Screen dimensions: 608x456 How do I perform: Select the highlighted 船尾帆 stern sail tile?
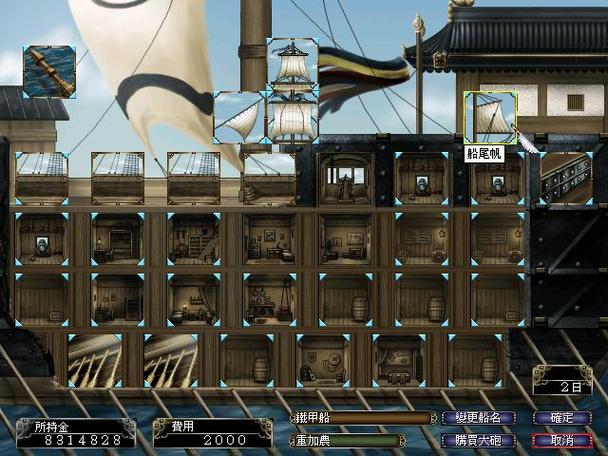[x=490, y=116]
